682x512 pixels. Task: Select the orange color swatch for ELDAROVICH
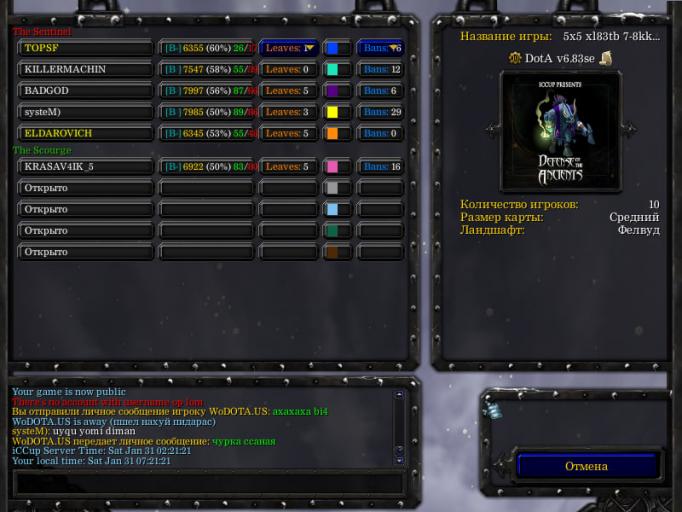click(x=336, y=133)
